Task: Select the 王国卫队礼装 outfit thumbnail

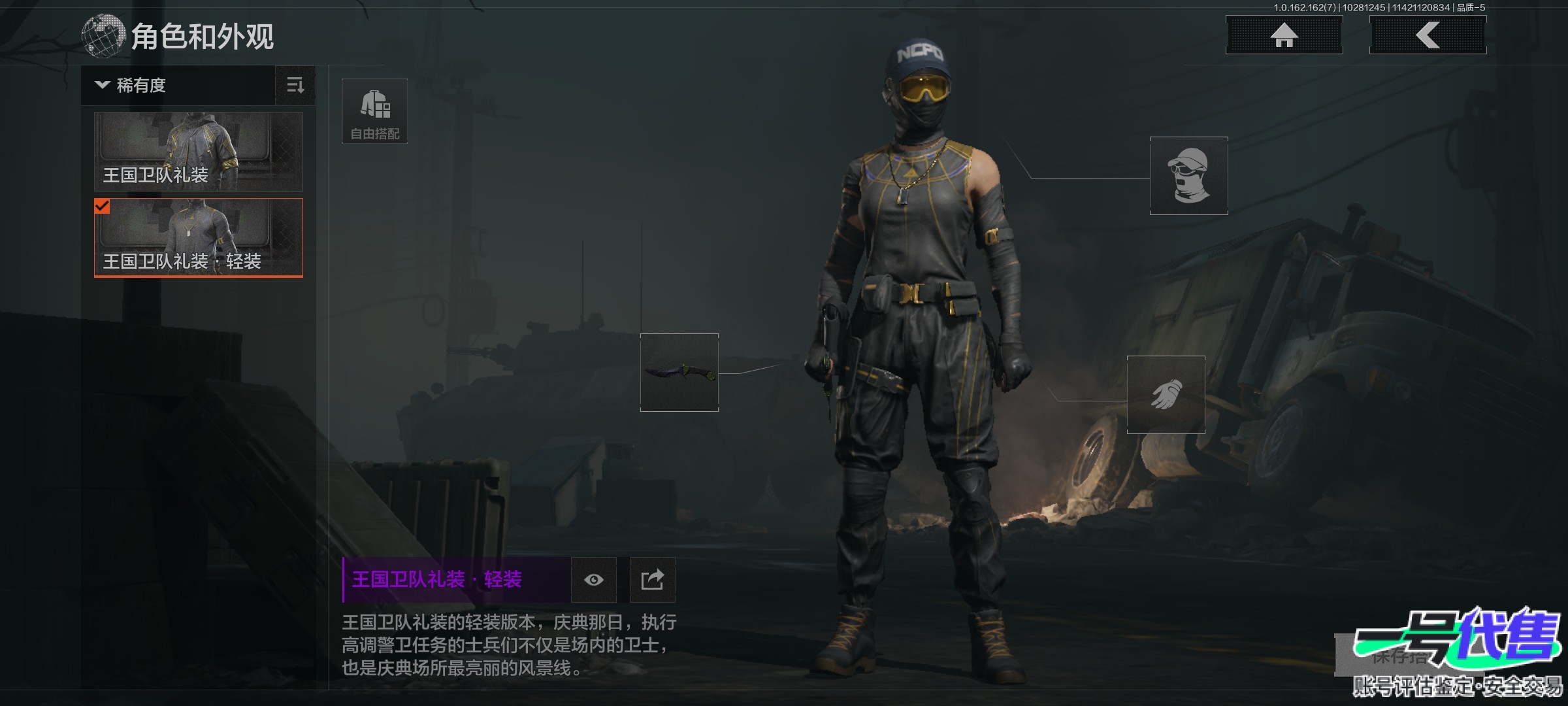Action: tap(199, 152)
